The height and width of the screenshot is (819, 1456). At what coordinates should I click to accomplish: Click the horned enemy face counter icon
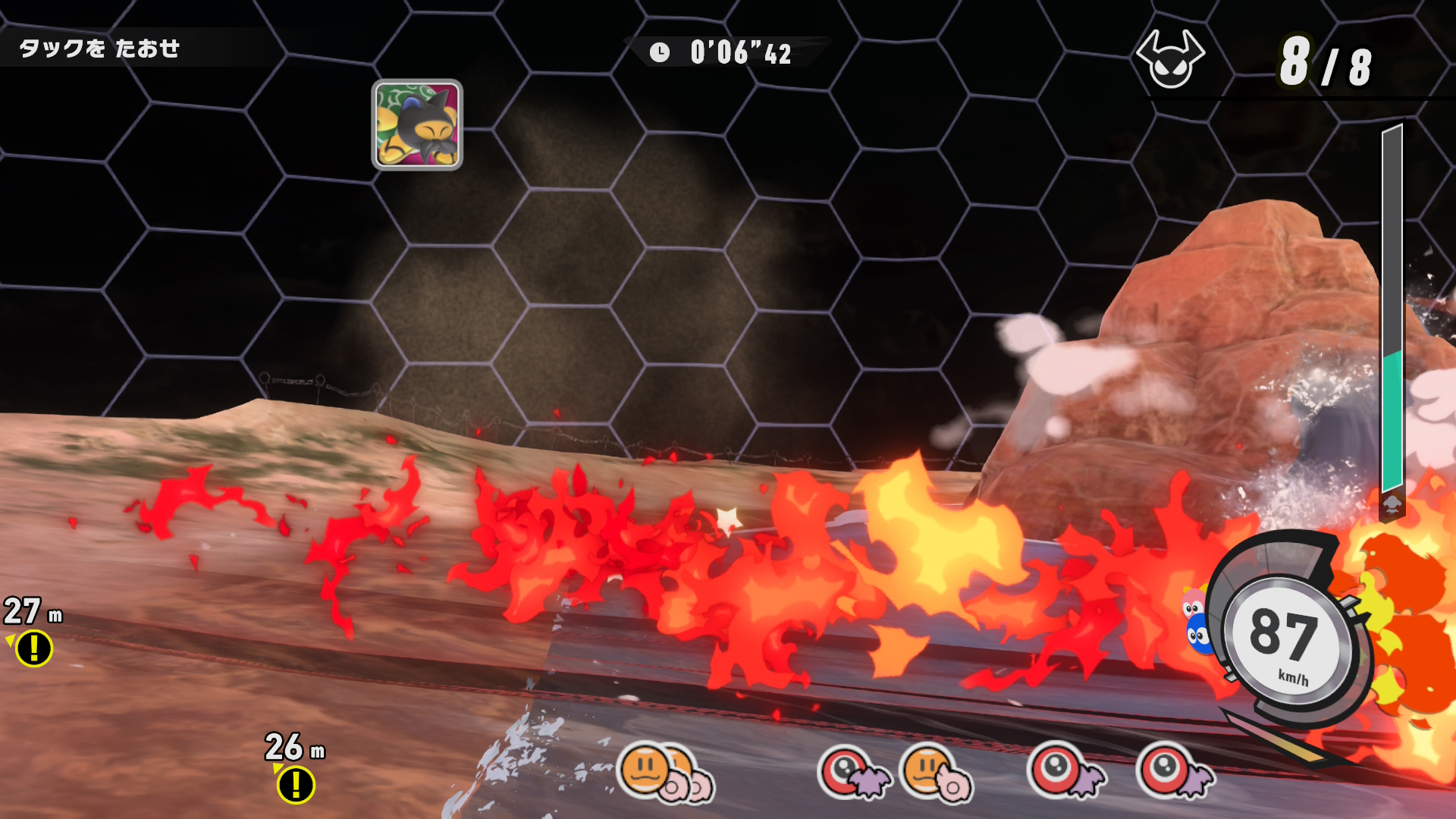(x=1169, y=60)
